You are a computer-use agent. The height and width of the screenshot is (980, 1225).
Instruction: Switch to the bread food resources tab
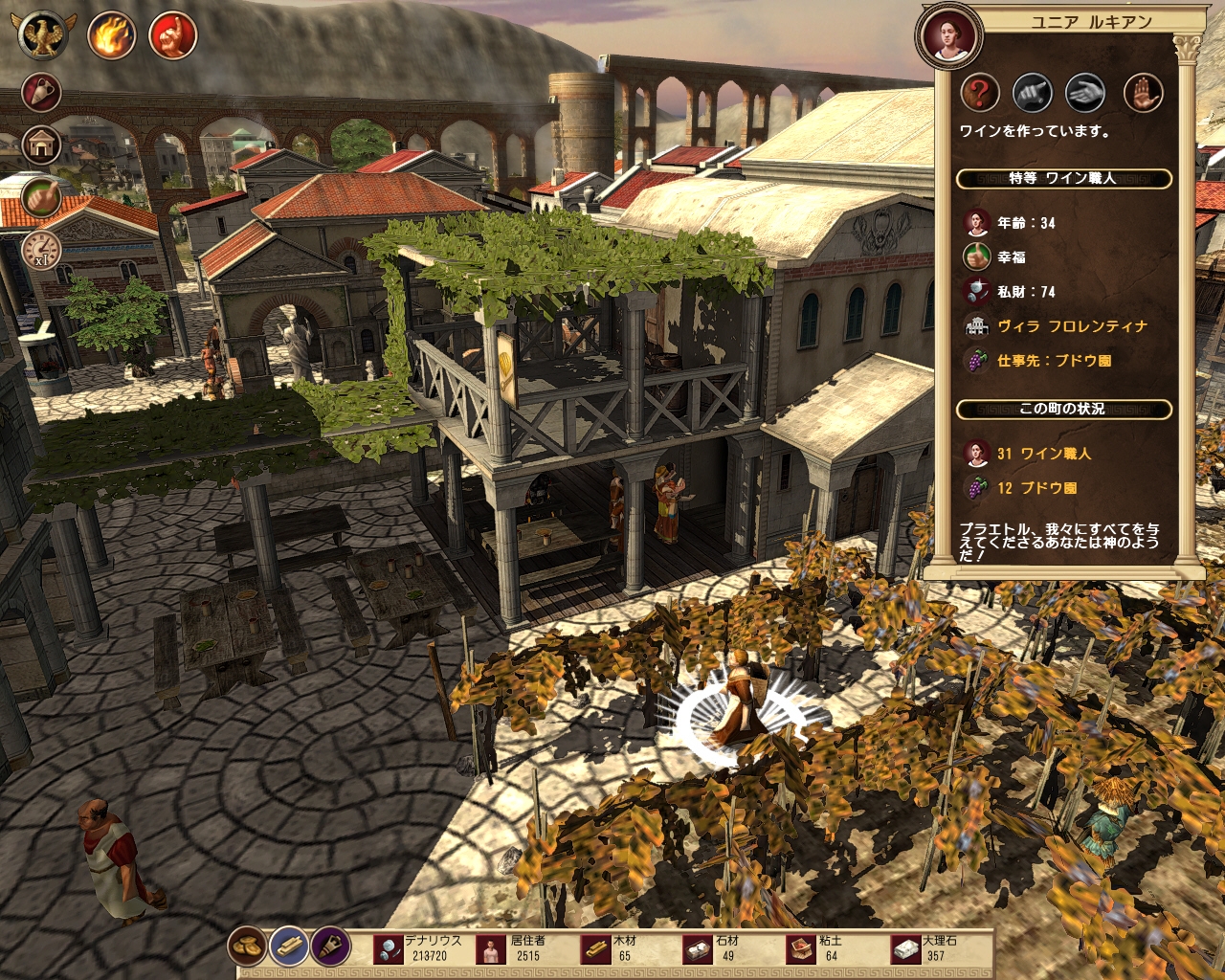coord(247,947)
